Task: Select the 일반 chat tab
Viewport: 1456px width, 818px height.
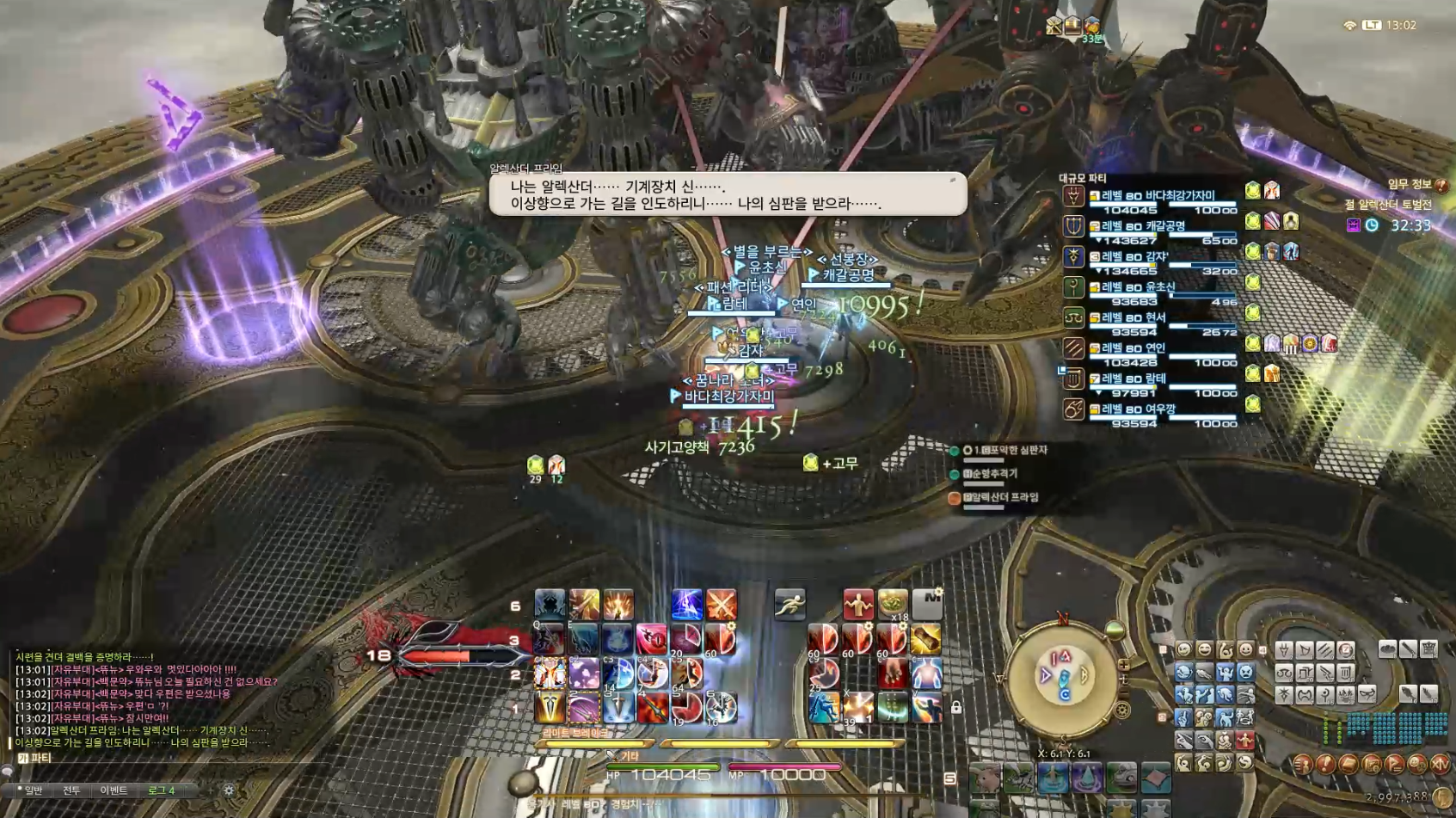Action: pyautogui.click(x=33, y=790)
